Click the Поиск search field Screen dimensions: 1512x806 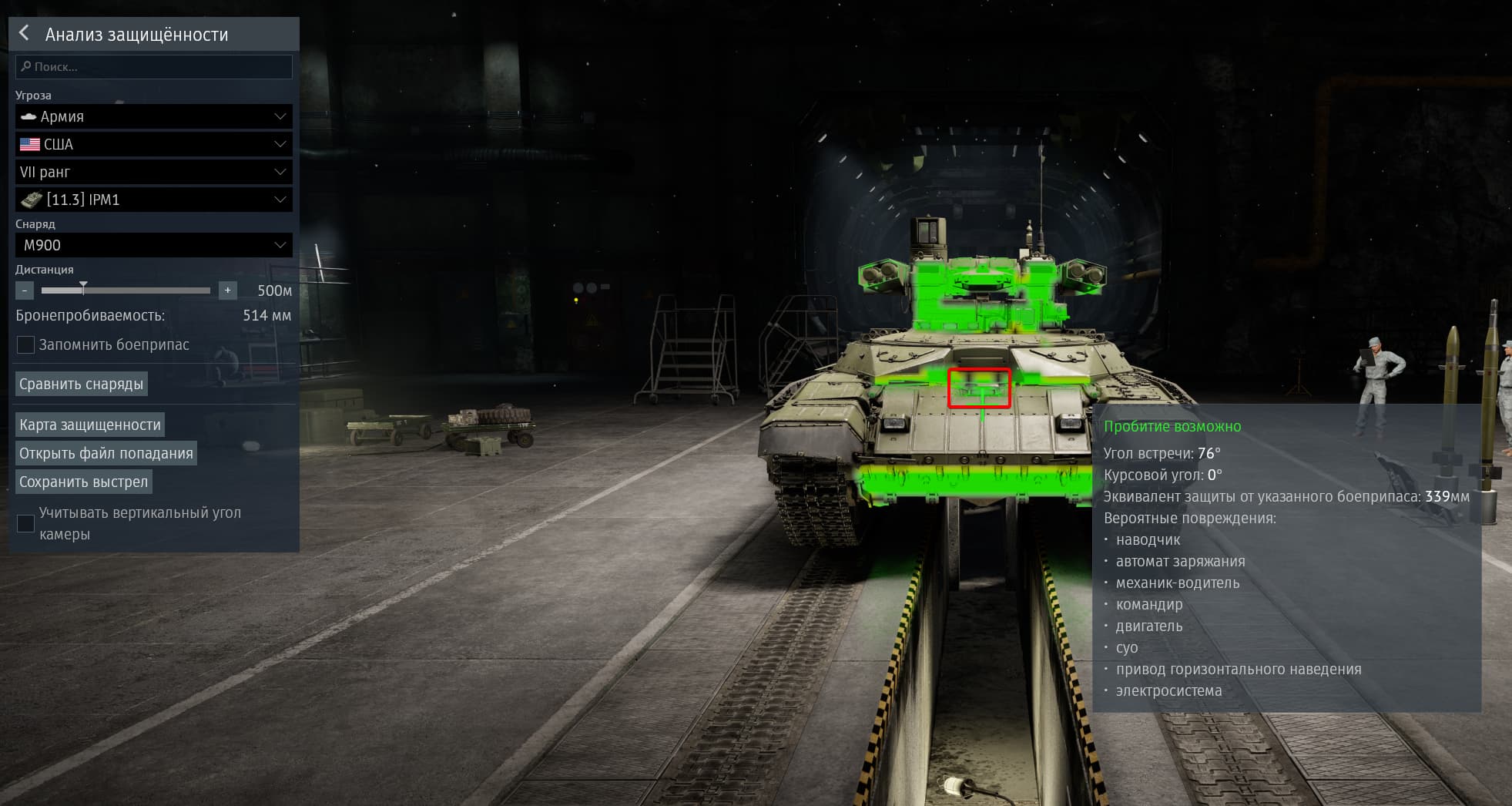(154, 67)
